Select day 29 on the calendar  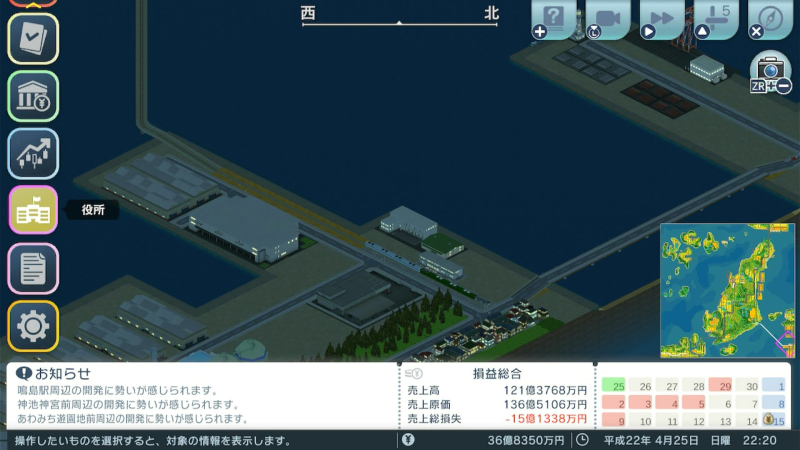click(x=720, y=386)
